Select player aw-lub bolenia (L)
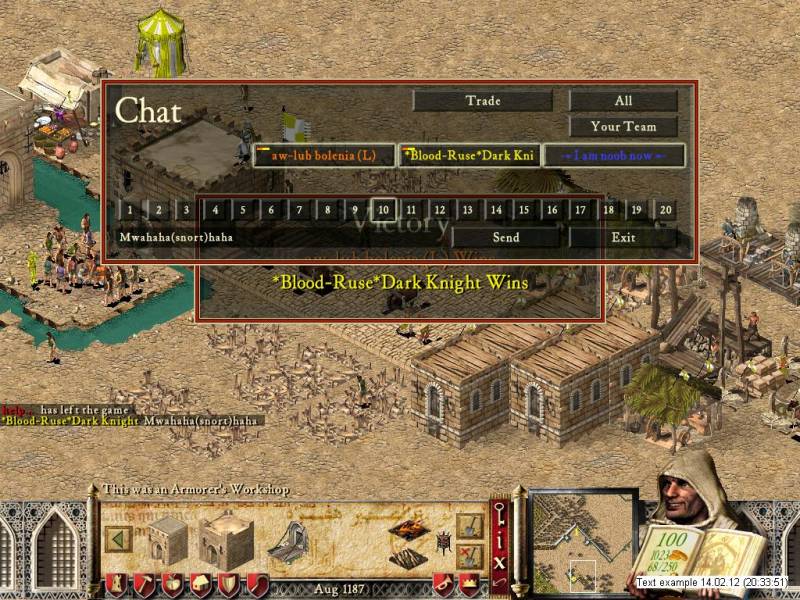Image resolution: width=800 pixels, height=600 pixels. coord(324,156)
